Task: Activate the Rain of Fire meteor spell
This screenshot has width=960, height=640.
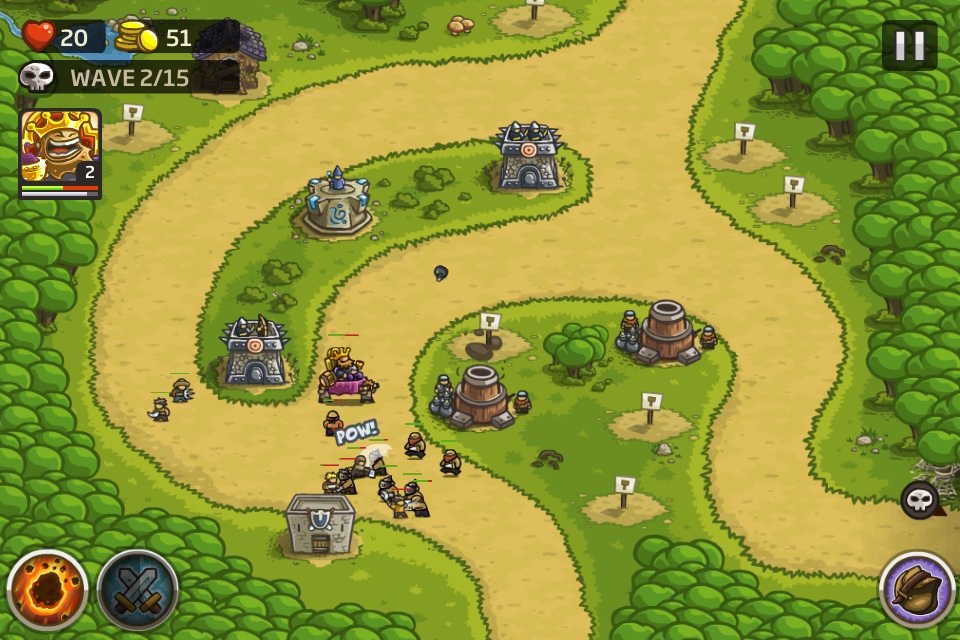Action: [x=47, y=590]
